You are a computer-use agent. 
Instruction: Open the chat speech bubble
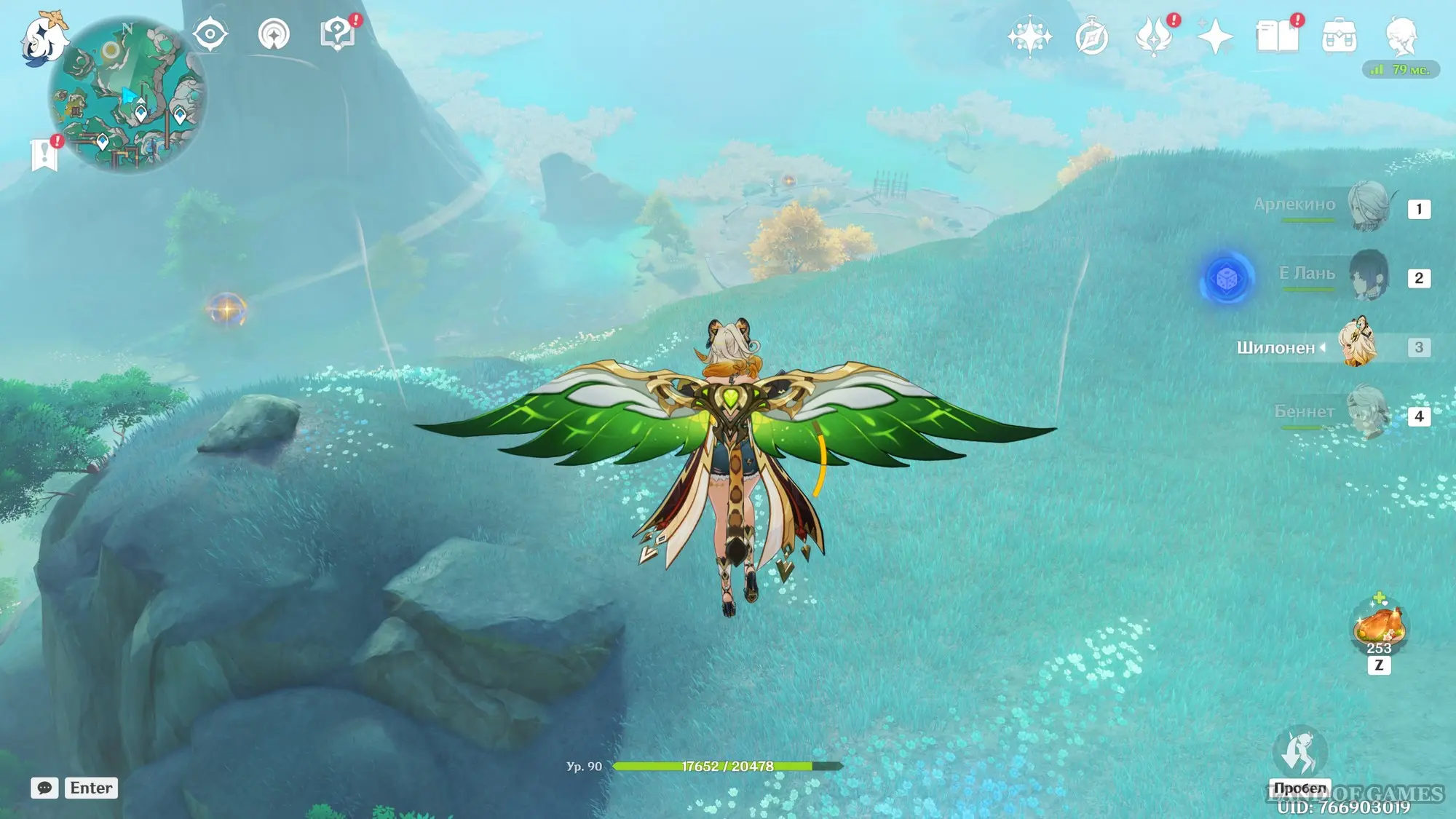44,788
